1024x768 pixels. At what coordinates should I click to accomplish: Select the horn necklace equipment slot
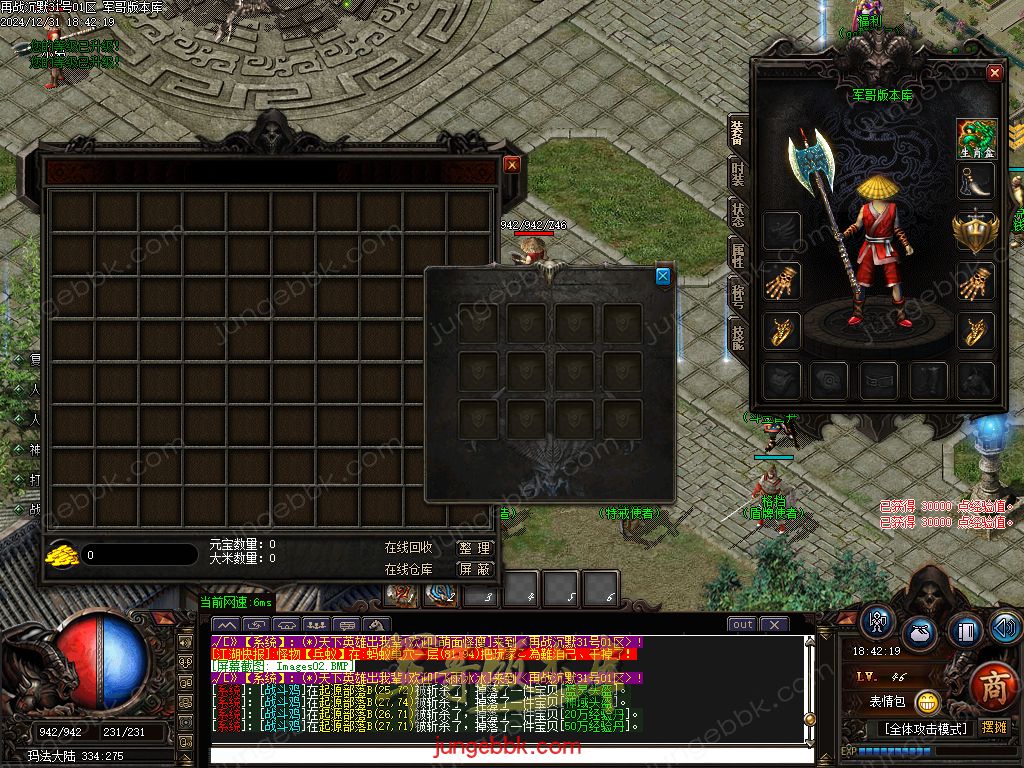(976, 182)
